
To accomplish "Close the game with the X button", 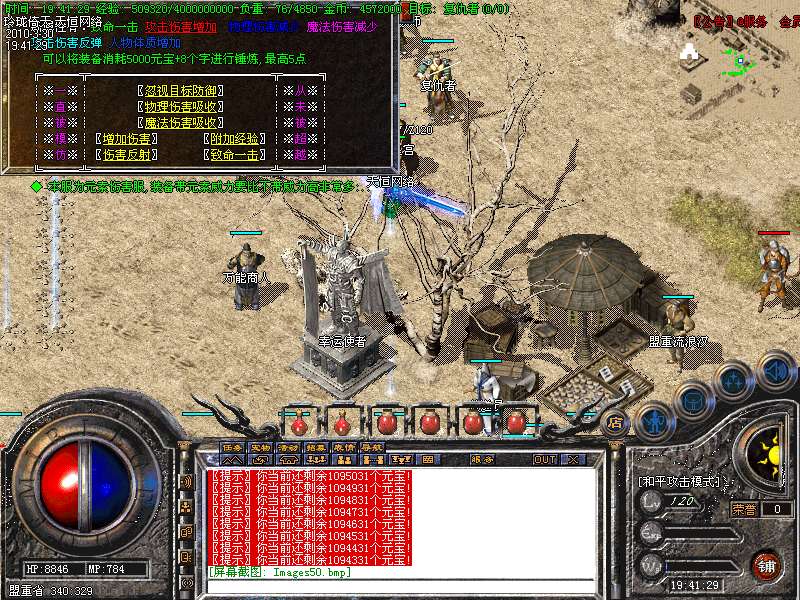I will coord(573,460).
